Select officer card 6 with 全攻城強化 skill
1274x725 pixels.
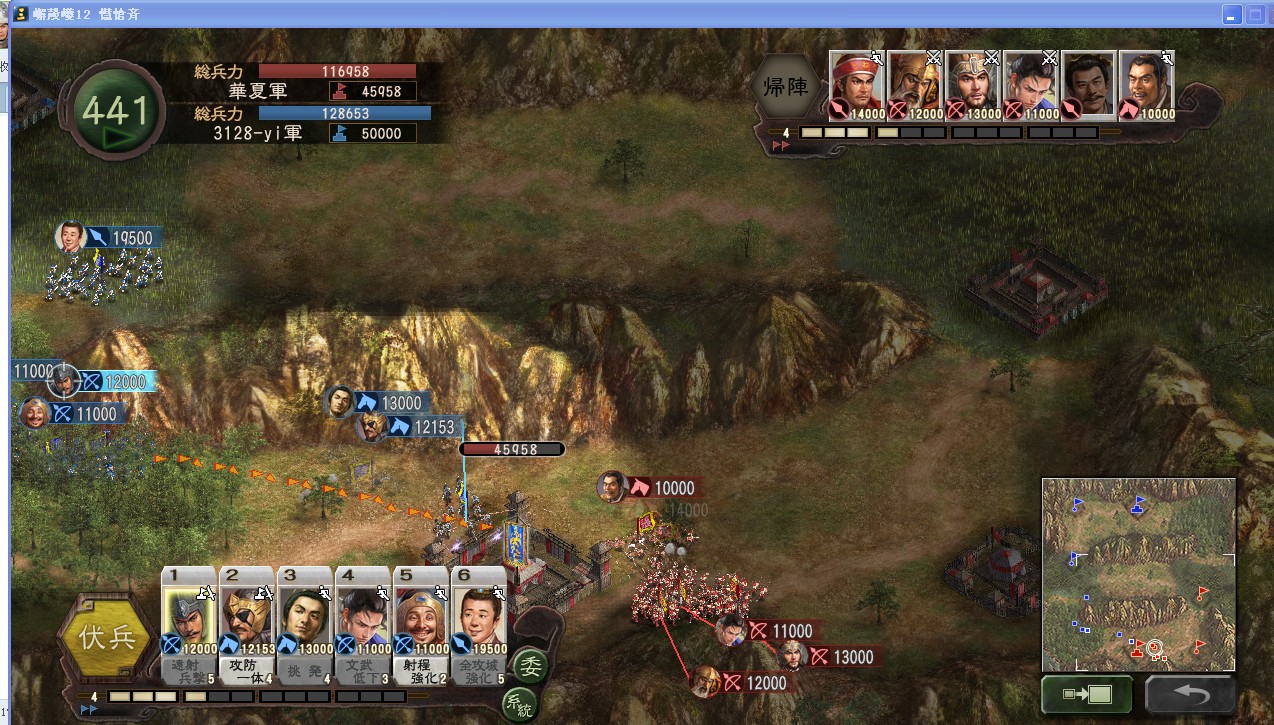[x=479, y=621]
